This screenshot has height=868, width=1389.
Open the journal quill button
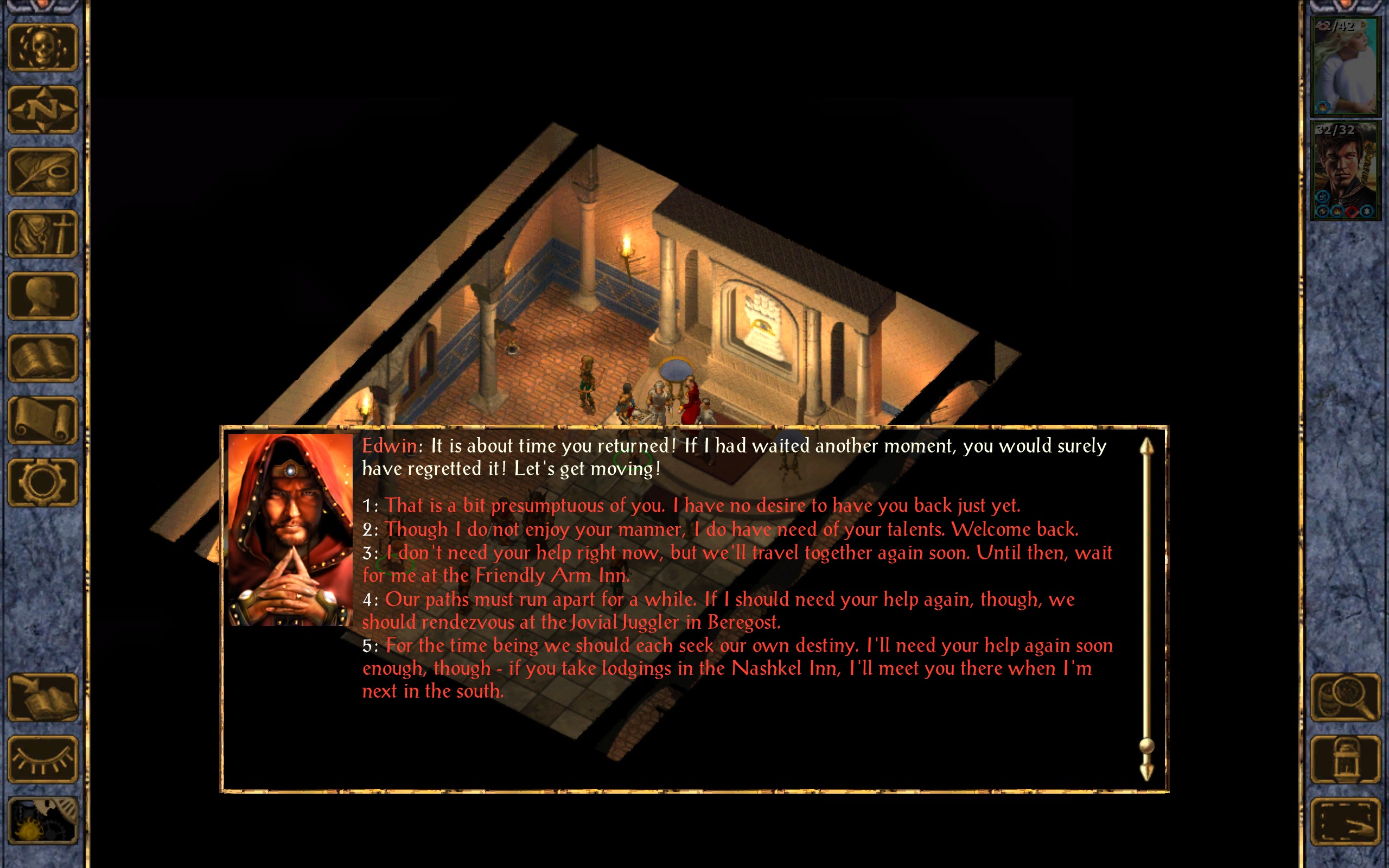coord(42,171)
